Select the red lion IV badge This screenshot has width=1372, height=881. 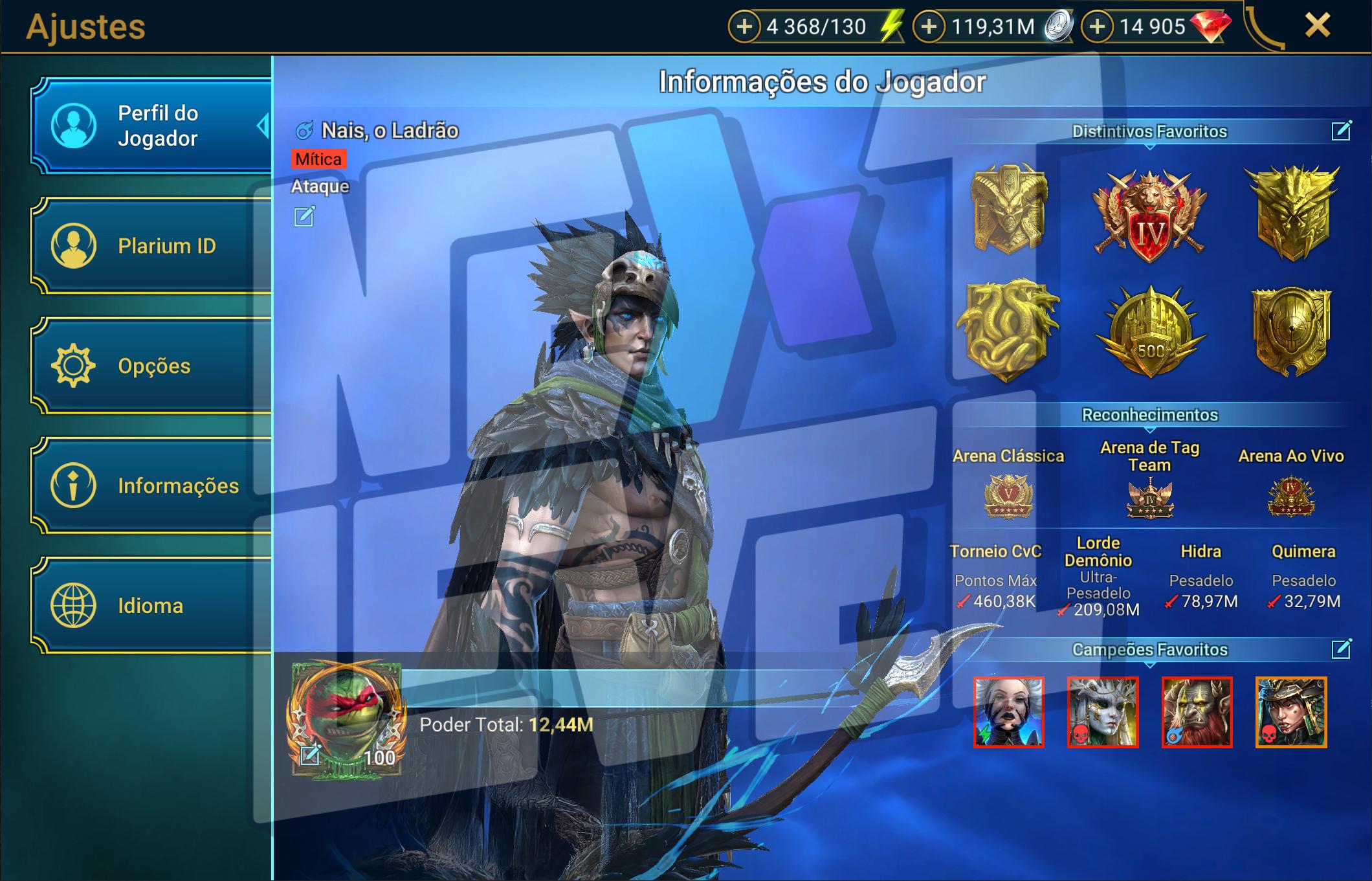click(x=1149, y=217)
